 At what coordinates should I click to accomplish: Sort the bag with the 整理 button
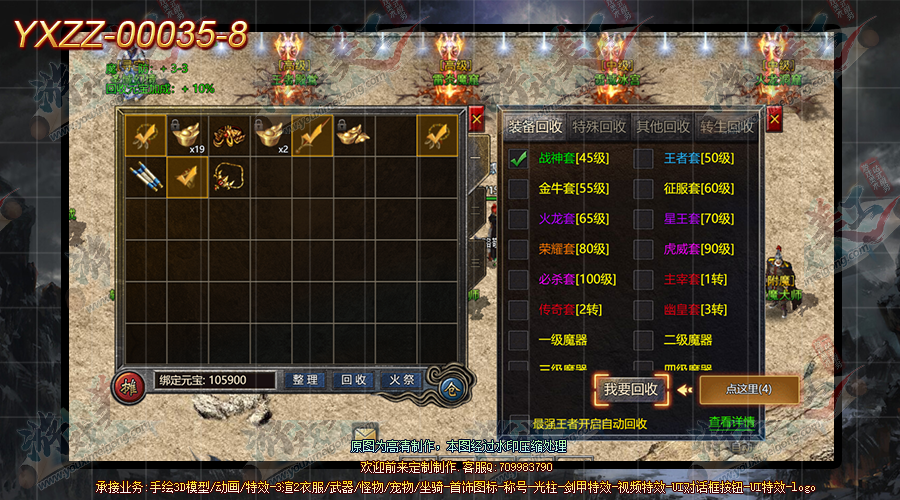(305, 380)
